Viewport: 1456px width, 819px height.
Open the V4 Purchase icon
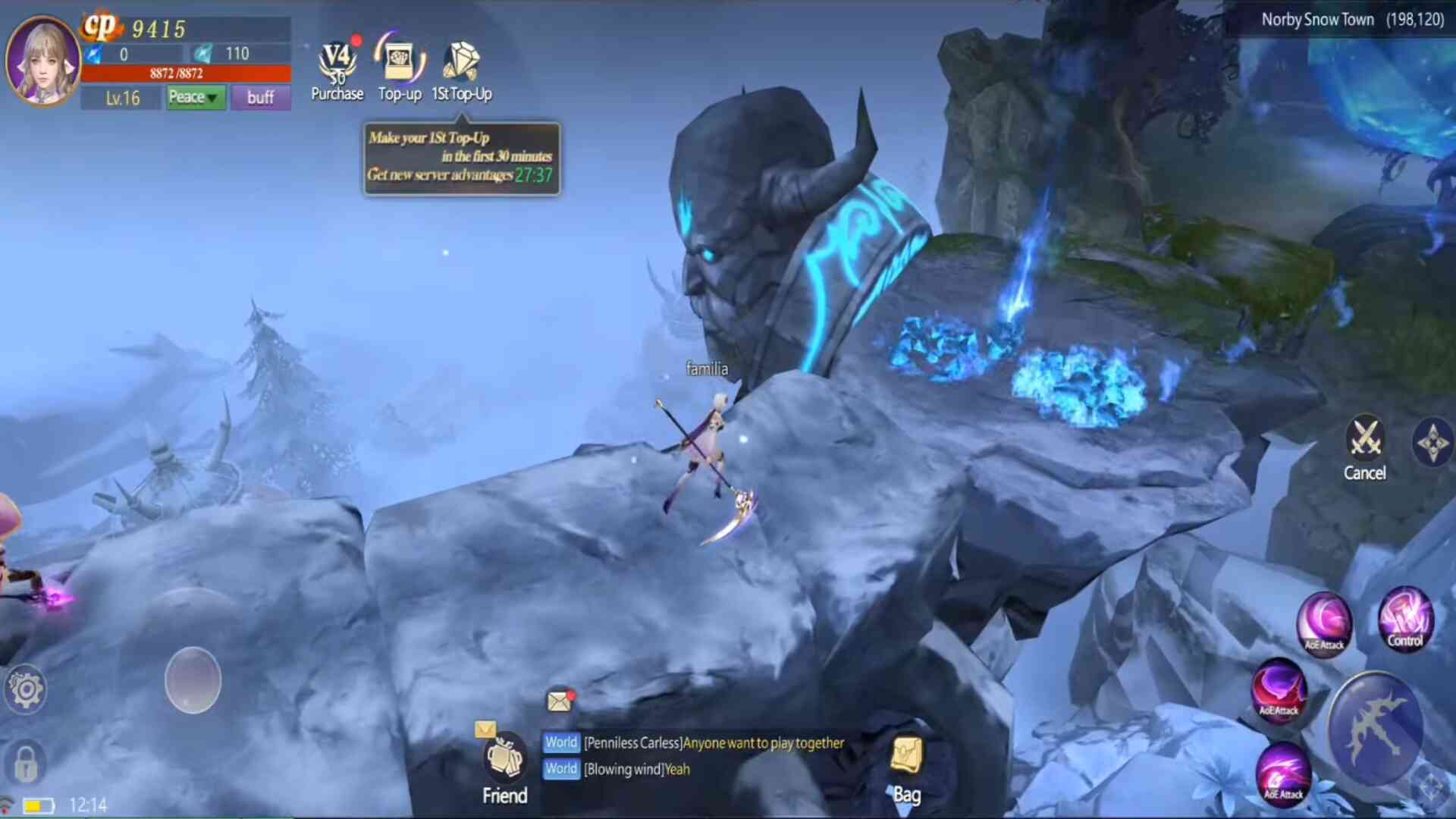(x=337, y=70)
